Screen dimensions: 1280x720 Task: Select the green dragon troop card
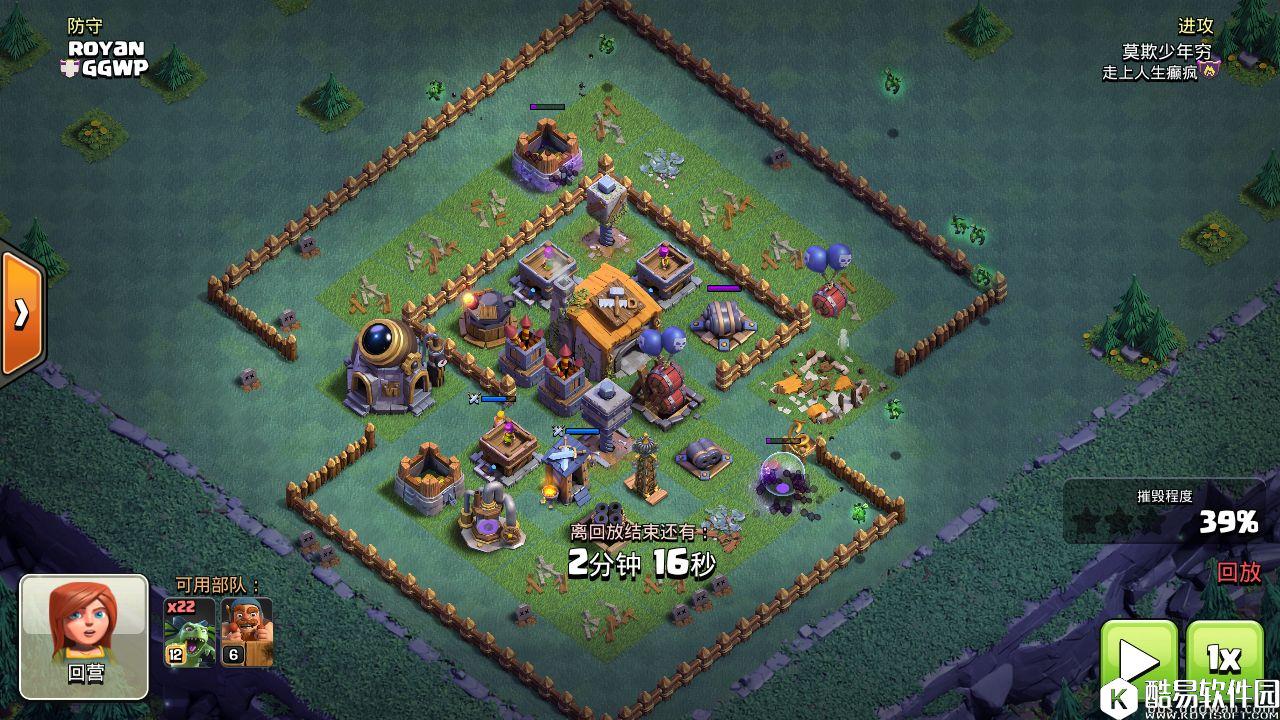point(190,633)
